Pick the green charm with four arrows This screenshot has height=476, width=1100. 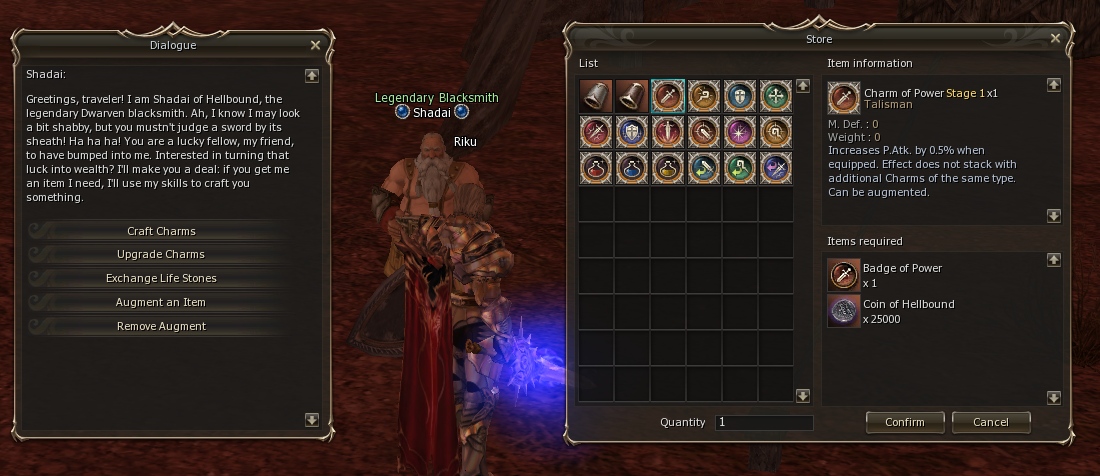point(776,96)
